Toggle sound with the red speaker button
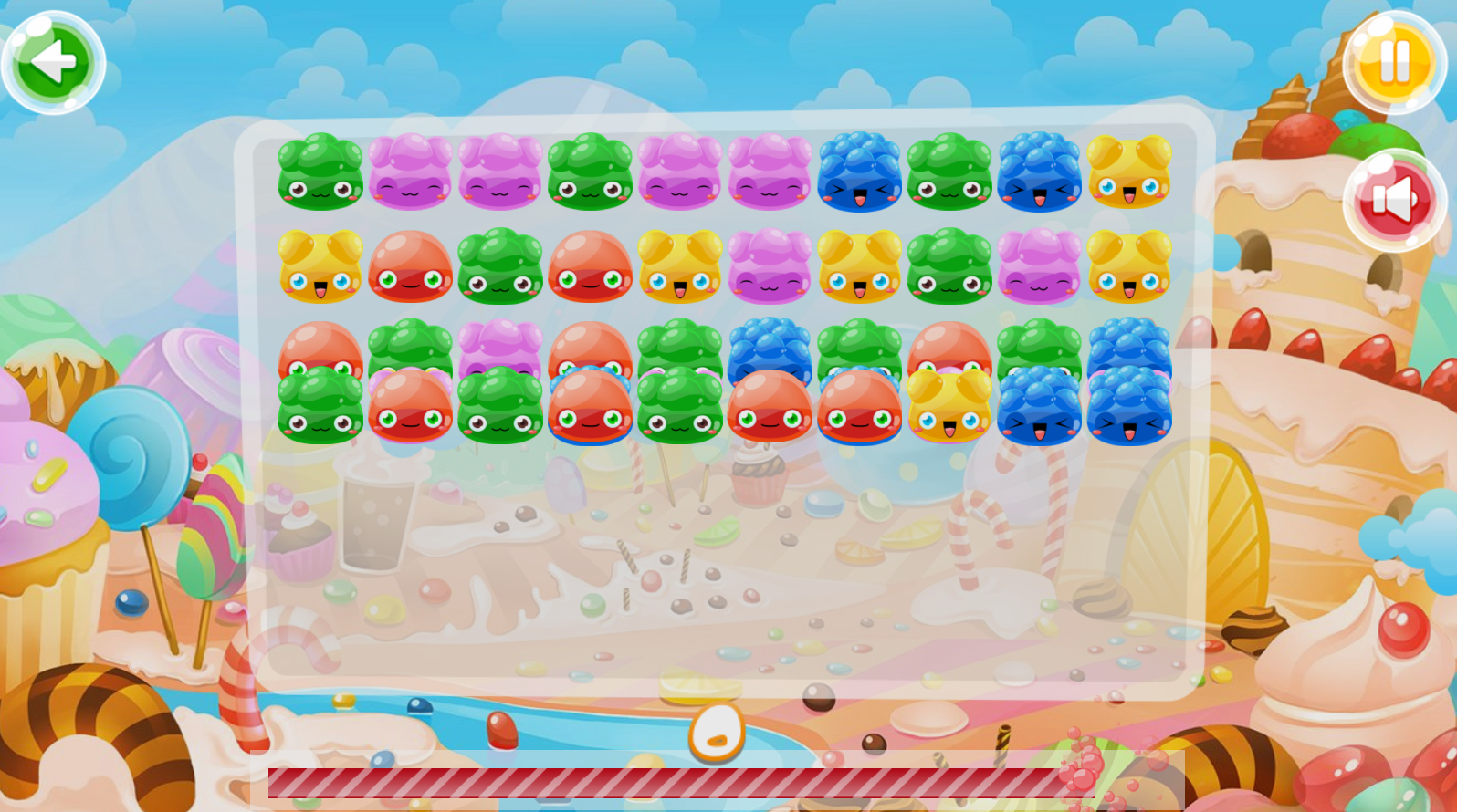 pos(1393,201)
